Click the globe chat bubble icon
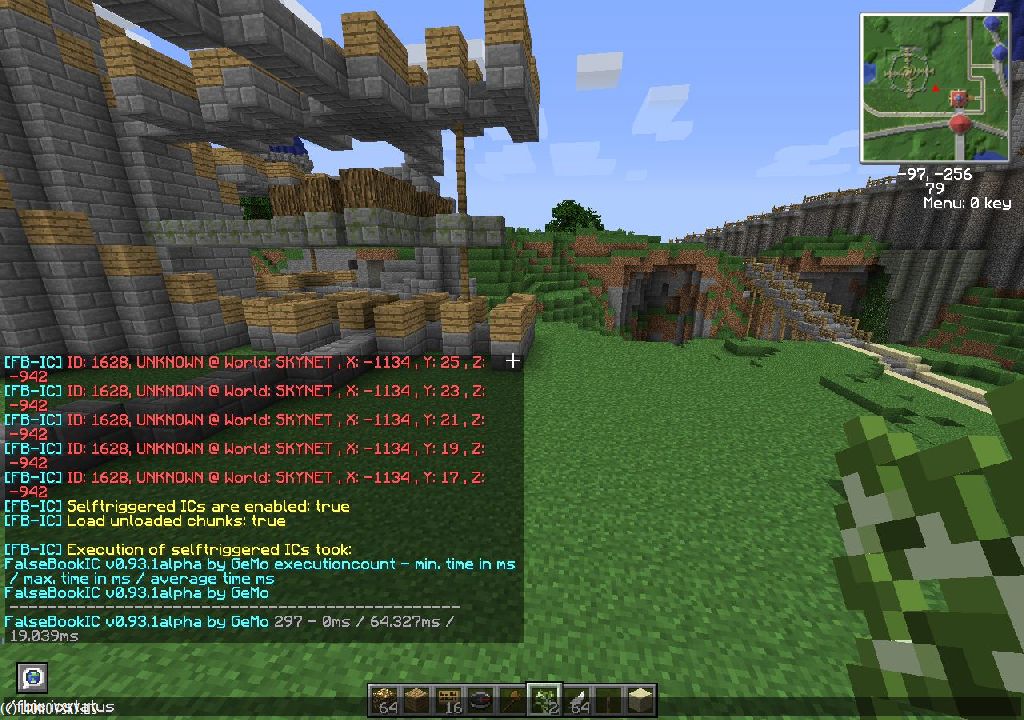This screenshot has width=1024, height=720. click(x=32, y=677)
